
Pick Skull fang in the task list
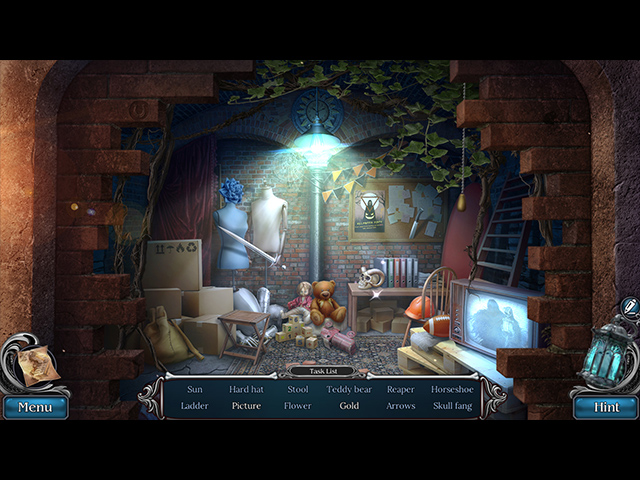click(x=452, y=406)
